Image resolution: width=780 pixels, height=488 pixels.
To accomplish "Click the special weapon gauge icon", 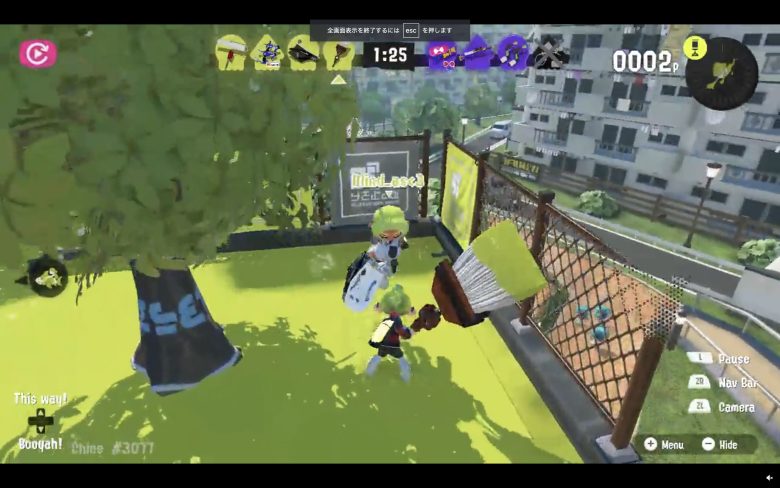I will [x=721, y=72].
